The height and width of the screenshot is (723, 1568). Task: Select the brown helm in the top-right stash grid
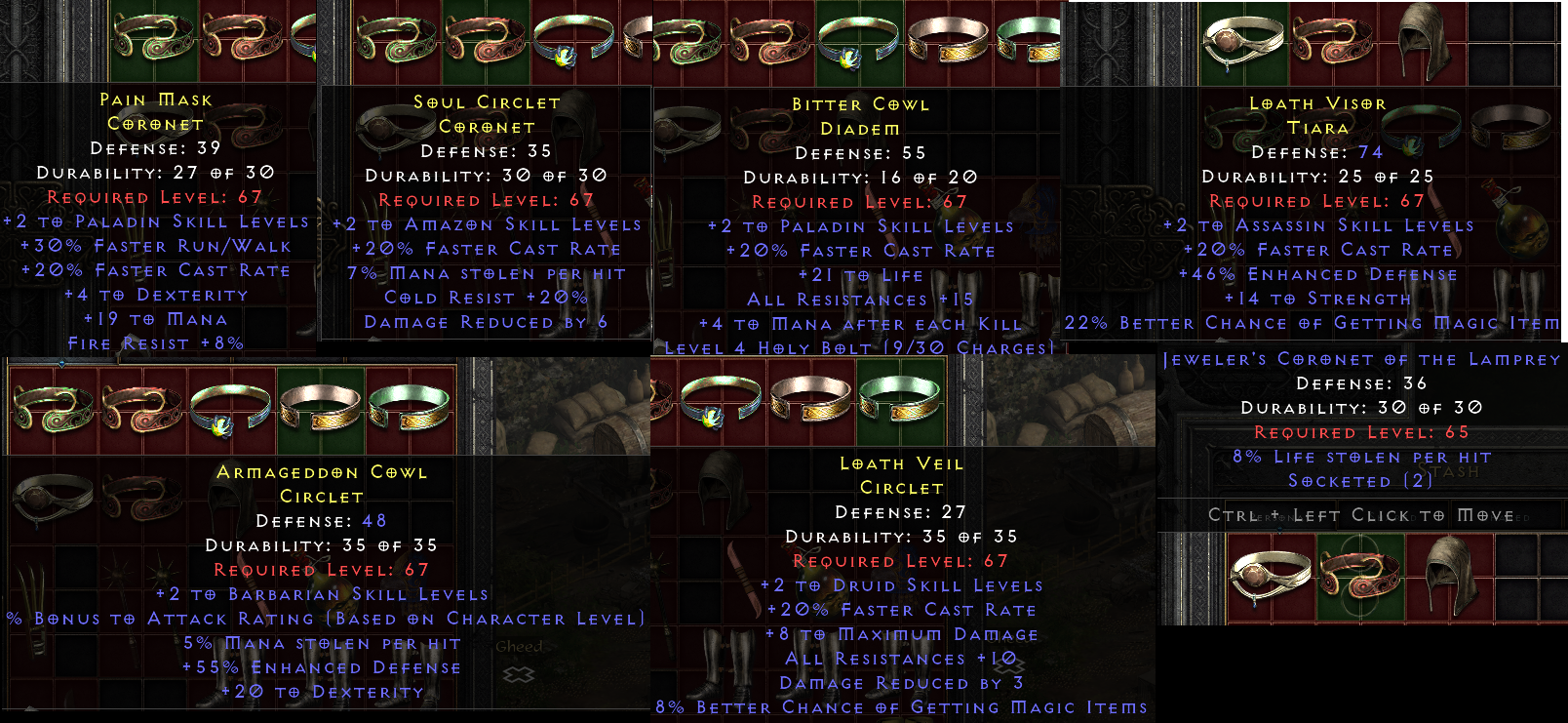point(1424,41)
